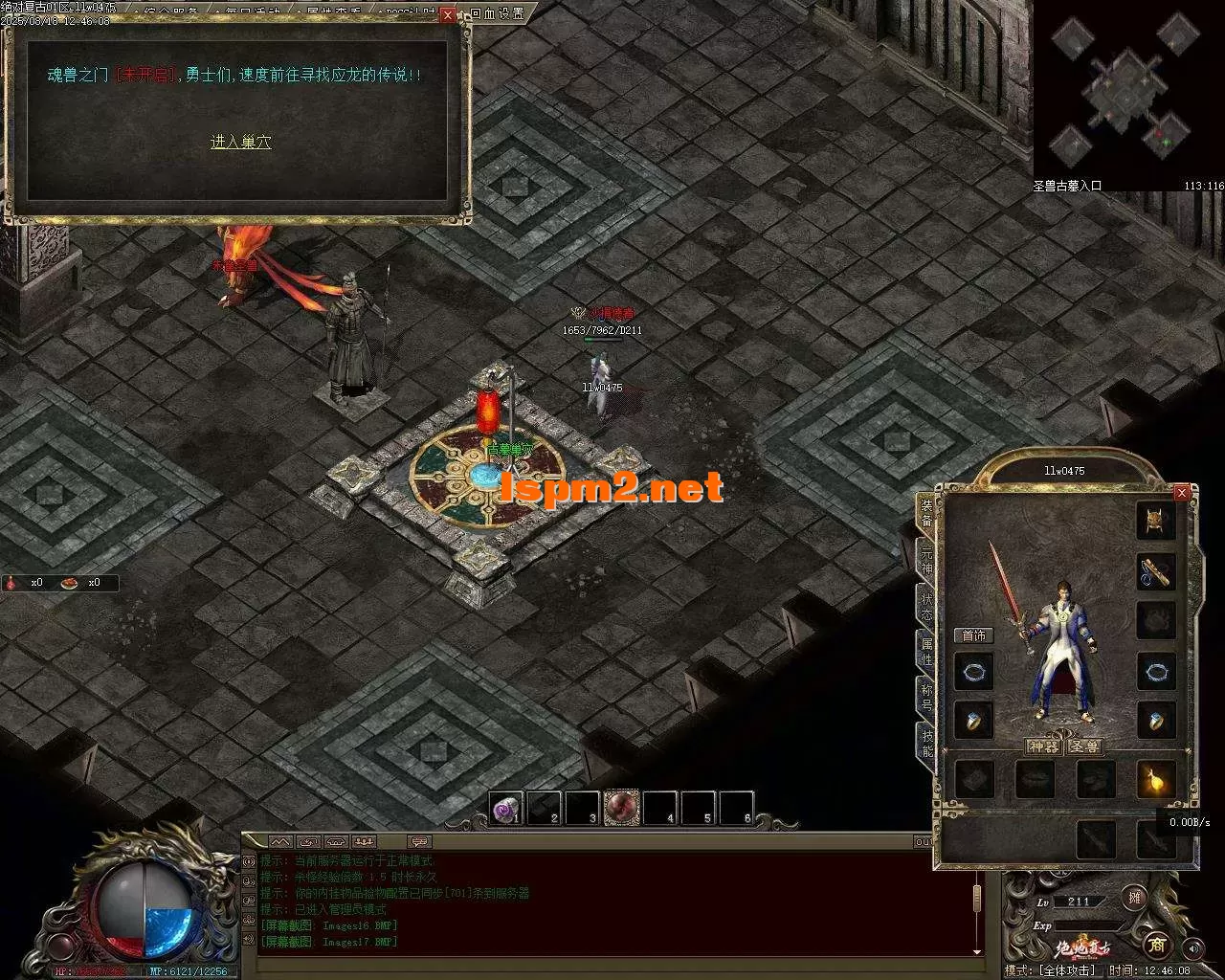Image resolution: width=1225 pixels, height=980 pixels.
Task: Select the golden helmet equipment slot
Action: pos(1156,521)
